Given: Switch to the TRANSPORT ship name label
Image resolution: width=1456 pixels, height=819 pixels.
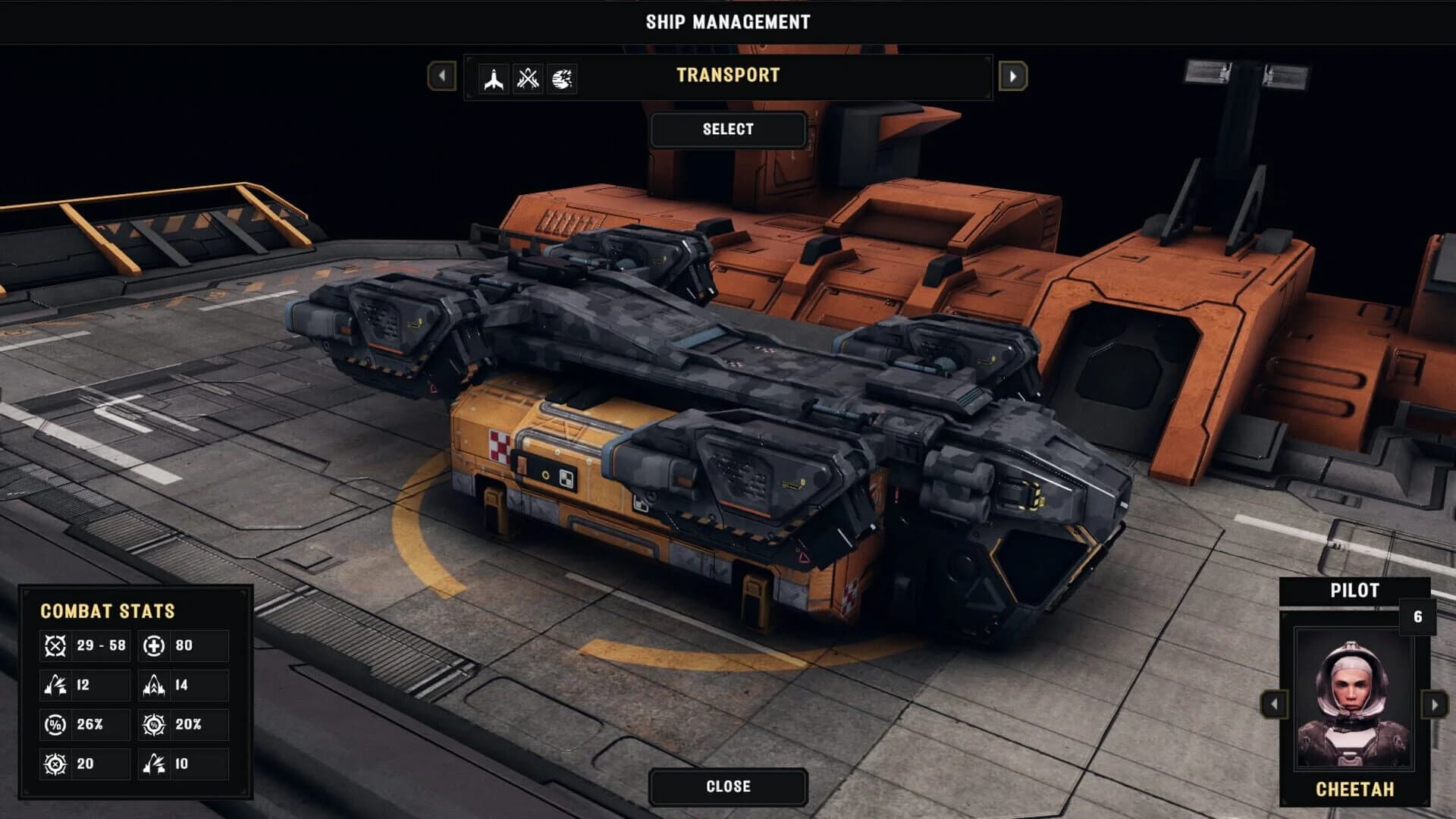Looking at the screenshot, I should pos(728,76).
